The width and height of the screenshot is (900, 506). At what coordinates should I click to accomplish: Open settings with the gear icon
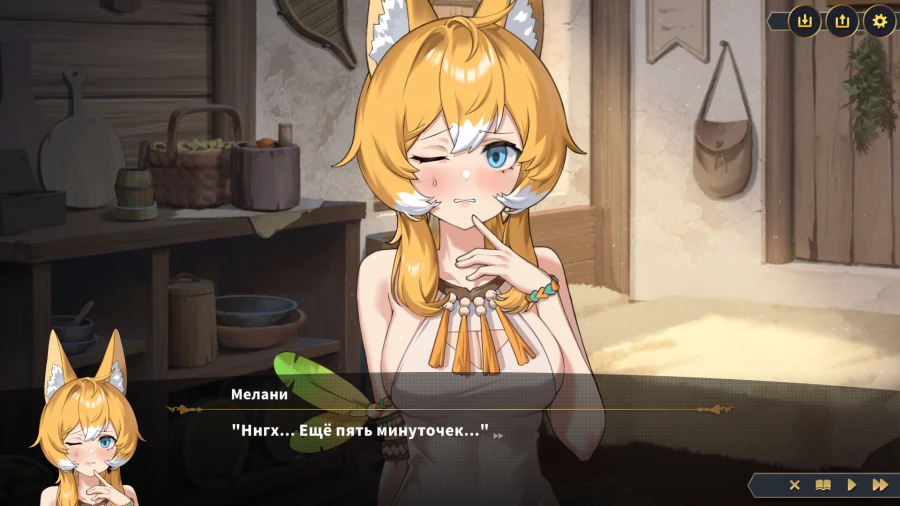(879, 20)
